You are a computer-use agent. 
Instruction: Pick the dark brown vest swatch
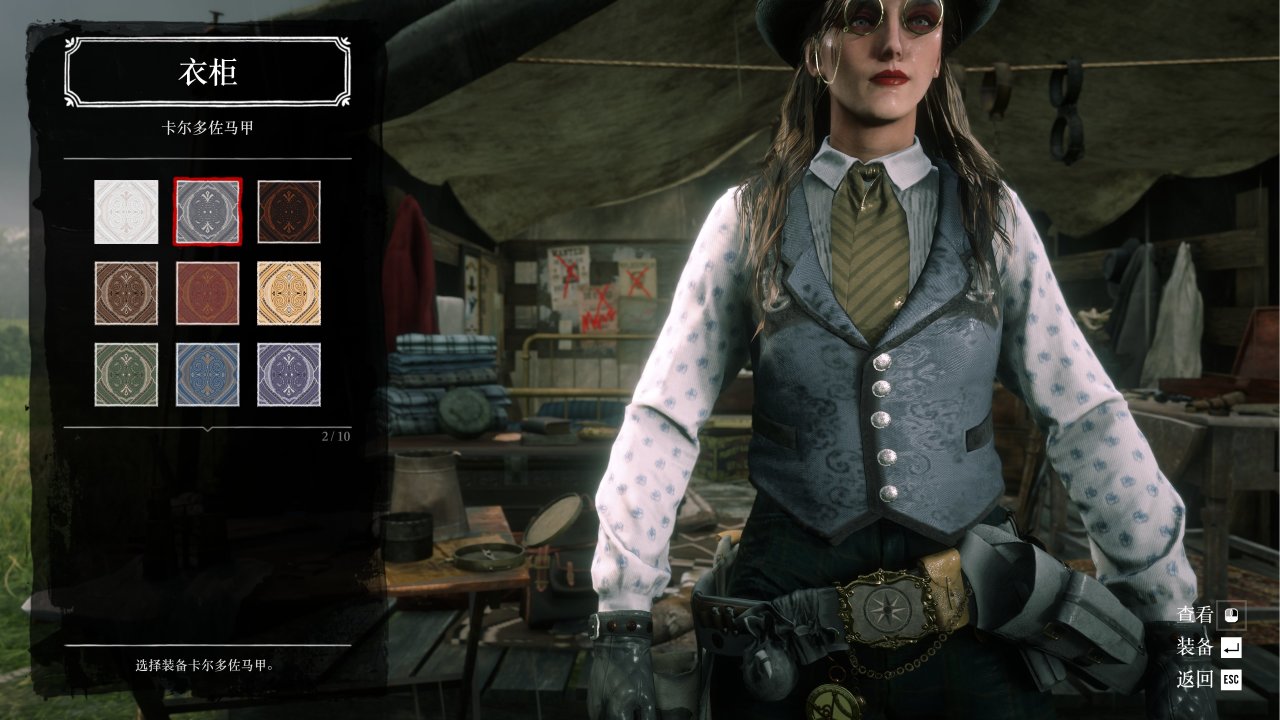[289, 211]
